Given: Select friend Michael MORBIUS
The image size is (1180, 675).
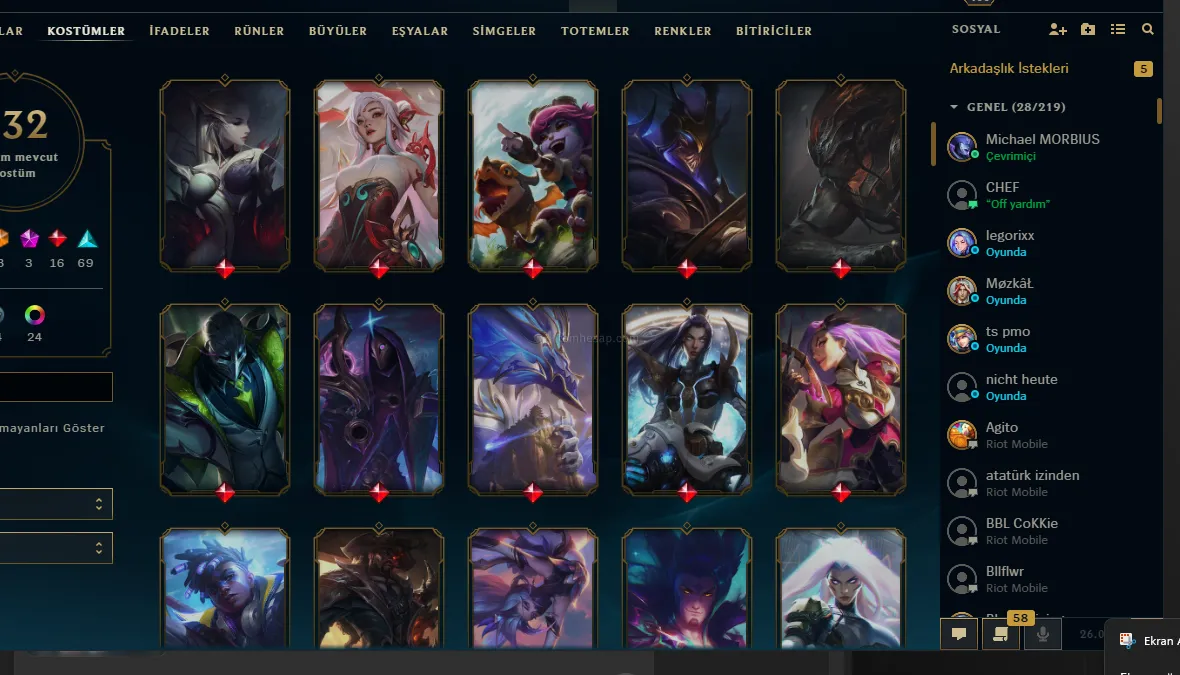Looking at the screenshot, I should coord(1042,146).
